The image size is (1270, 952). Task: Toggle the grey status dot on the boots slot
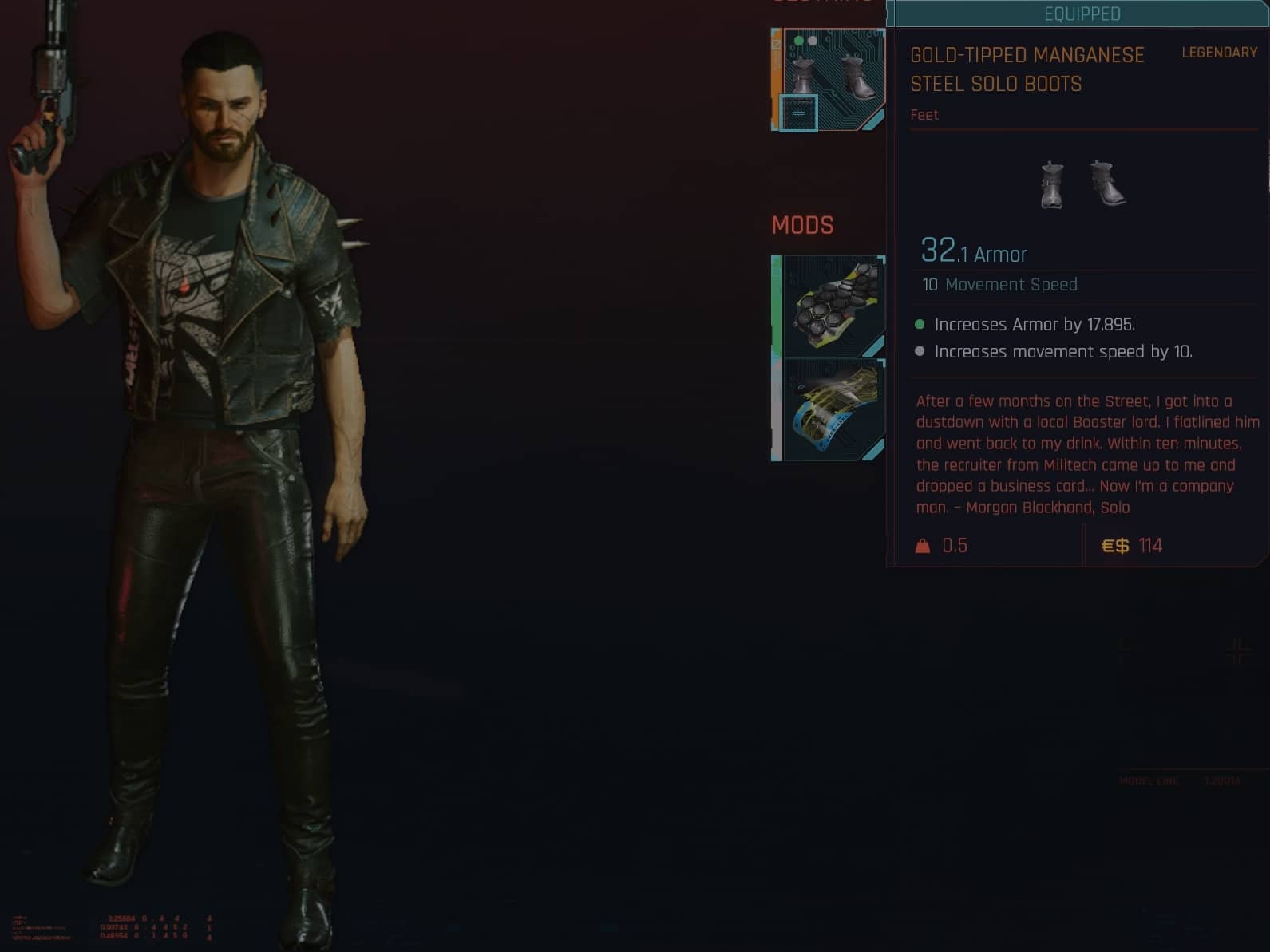click(814, 38)
